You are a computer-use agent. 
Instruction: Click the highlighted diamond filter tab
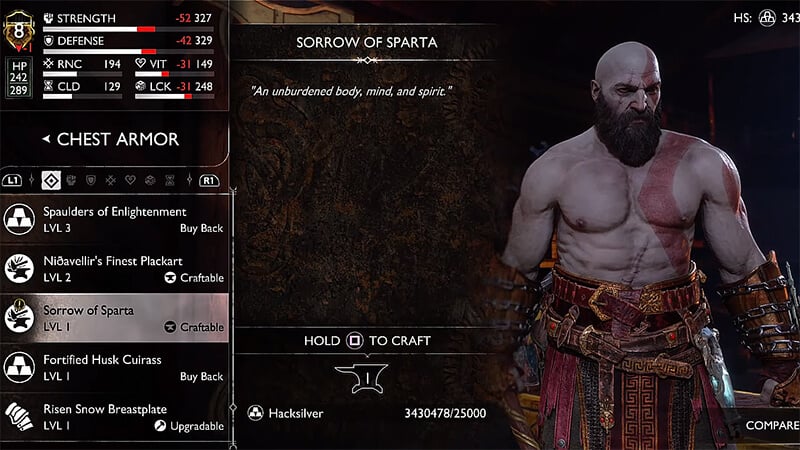50,181
